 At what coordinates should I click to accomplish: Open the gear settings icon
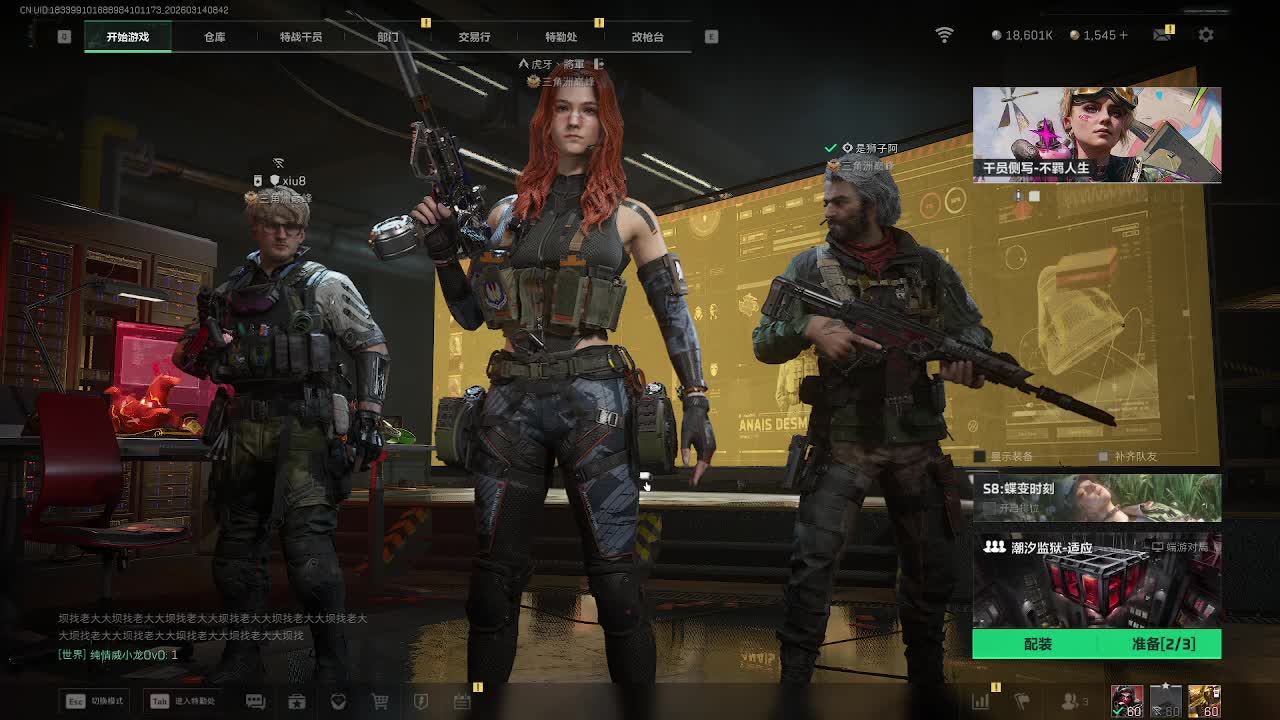tap(1206, 35)
